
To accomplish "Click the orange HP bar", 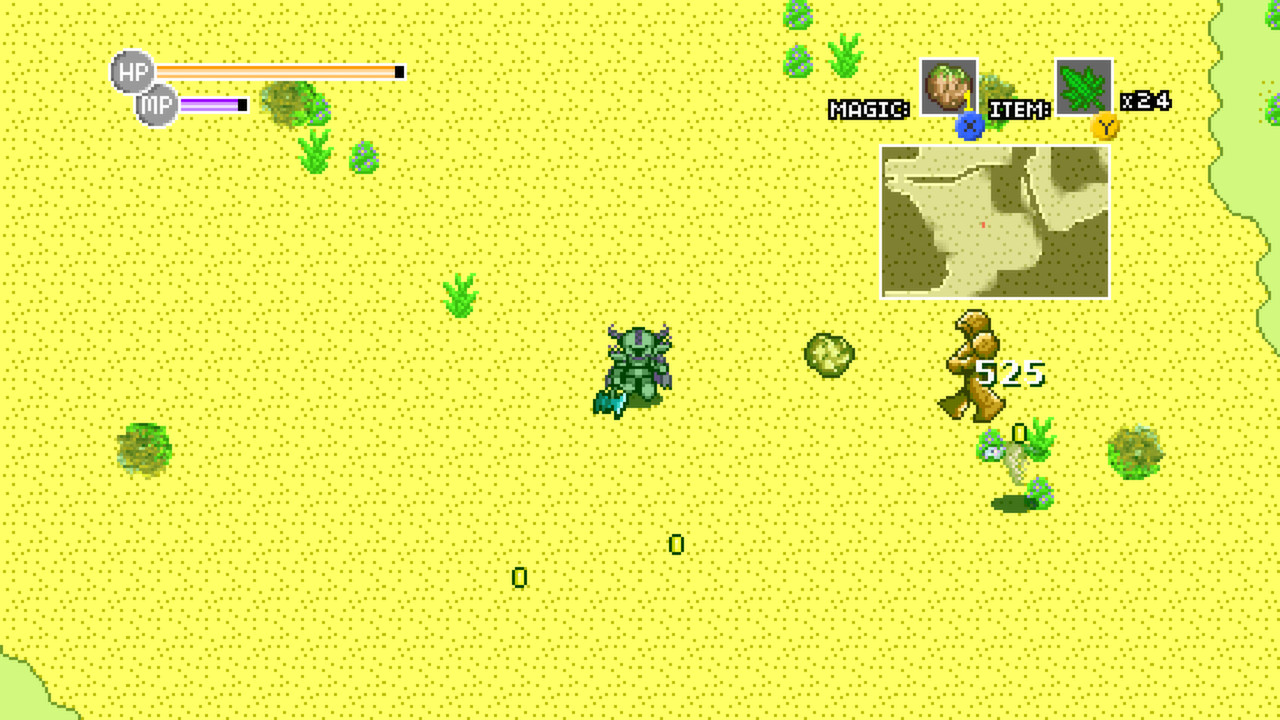I will (280, 71).
